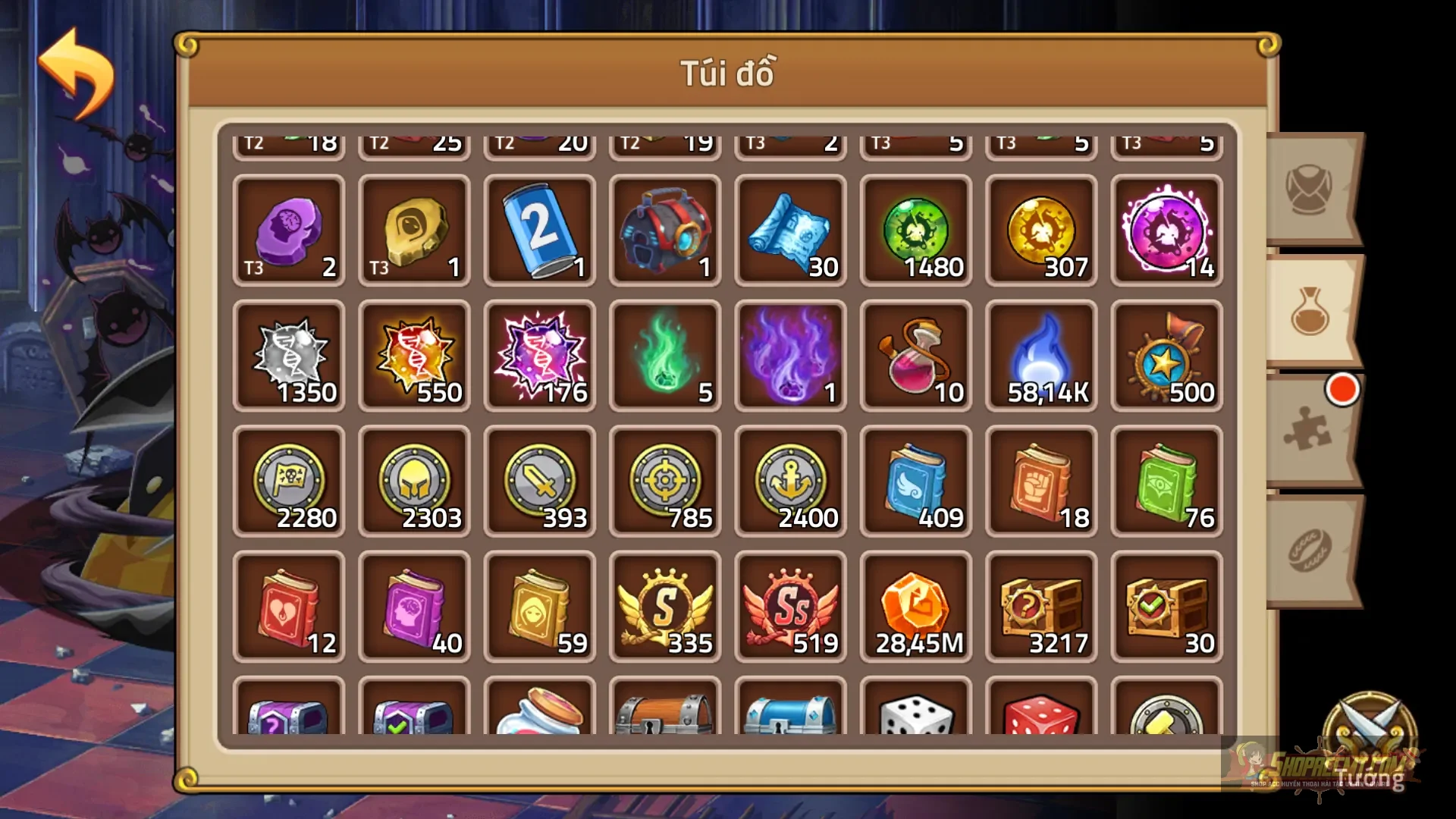The width and height of the screenshot is (1456, 819).
Task: Select the SS rank badge showing 519
Action: [x=791, y=607]
